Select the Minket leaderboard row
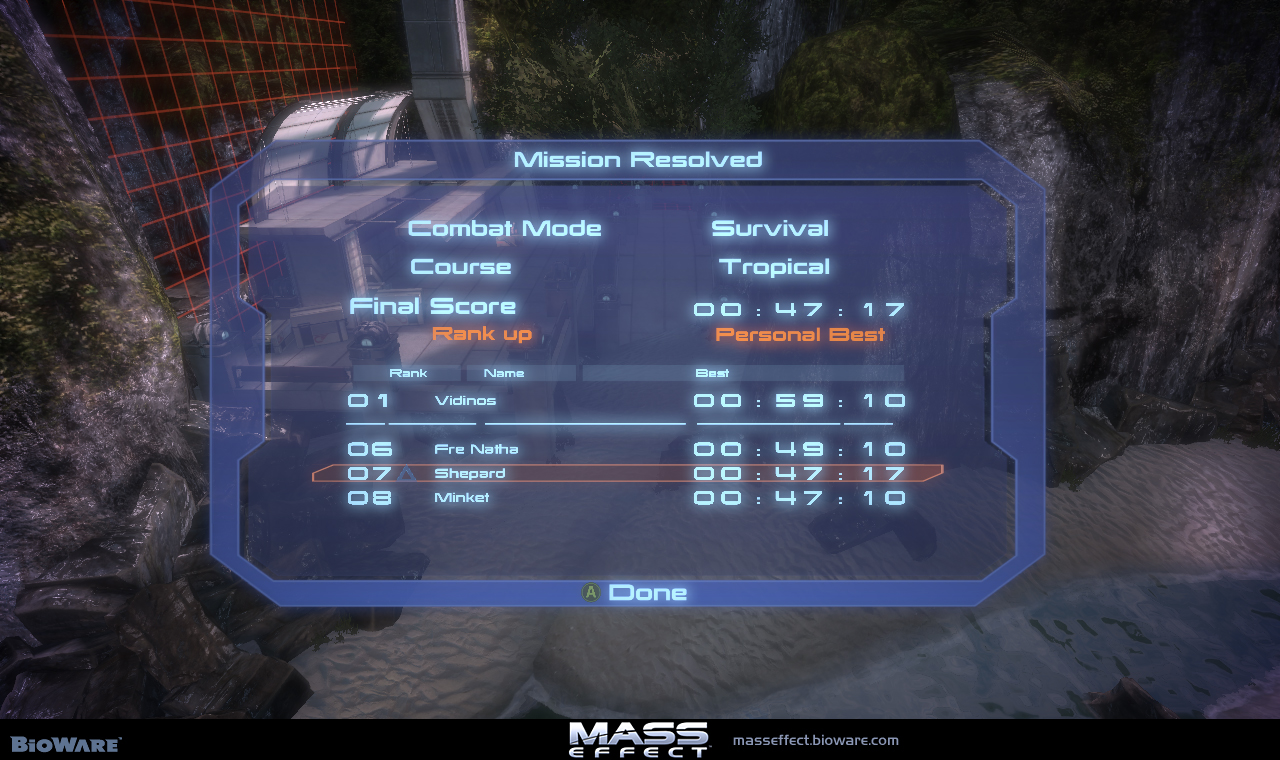Viewport: 1280px width, 760px height. coord(626,497)
